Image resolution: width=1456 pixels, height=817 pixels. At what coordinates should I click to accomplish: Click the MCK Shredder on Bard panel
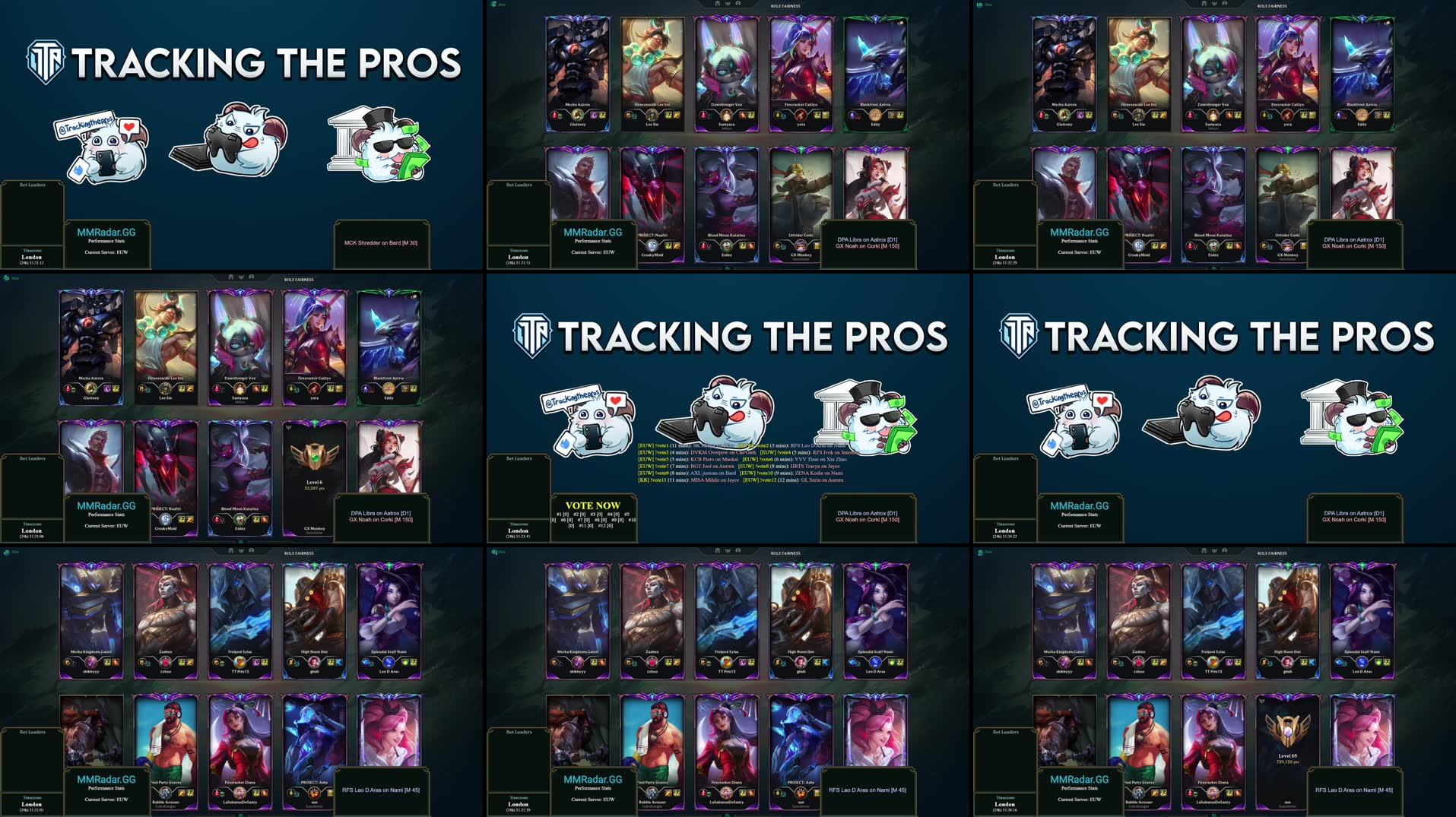[381, 243]
